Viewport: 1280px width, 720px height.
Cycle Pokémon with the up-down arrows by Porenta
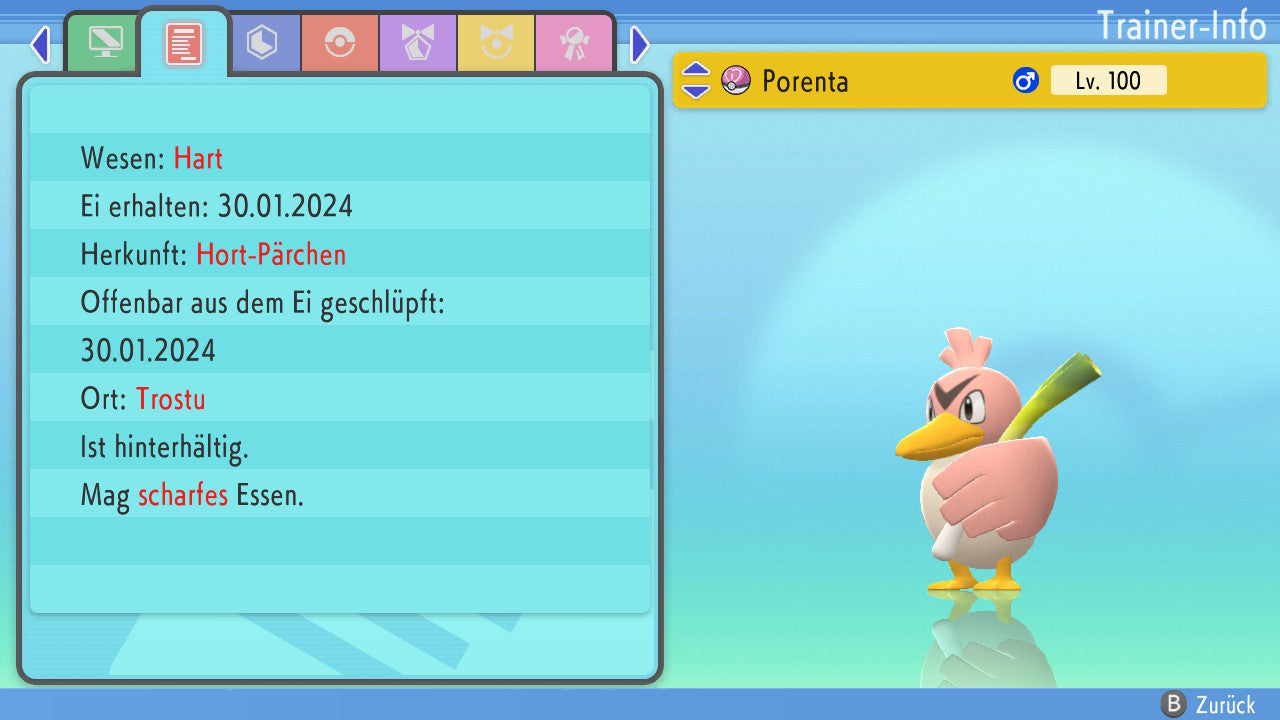point(696,80)
